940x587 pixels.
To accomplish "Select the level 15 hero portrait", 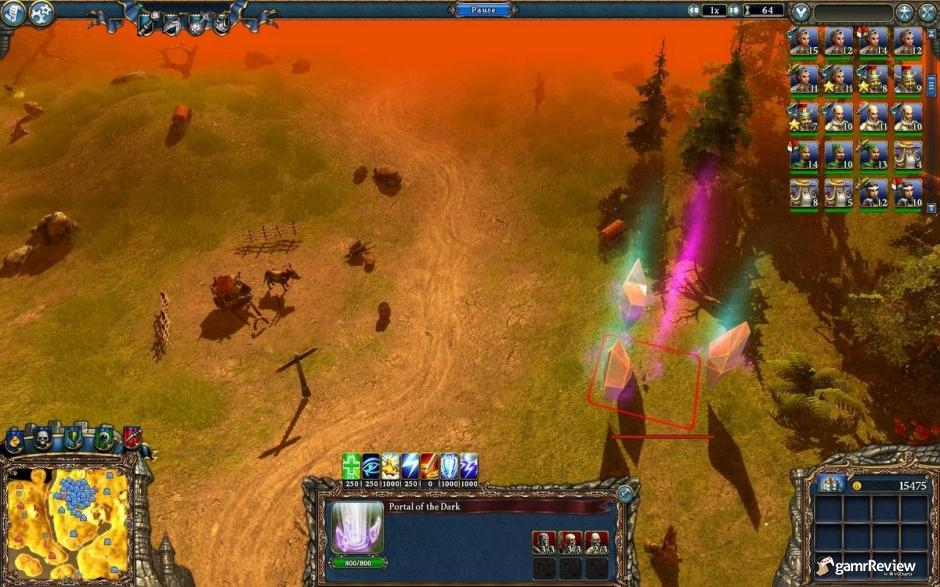I will pos(805,41).
